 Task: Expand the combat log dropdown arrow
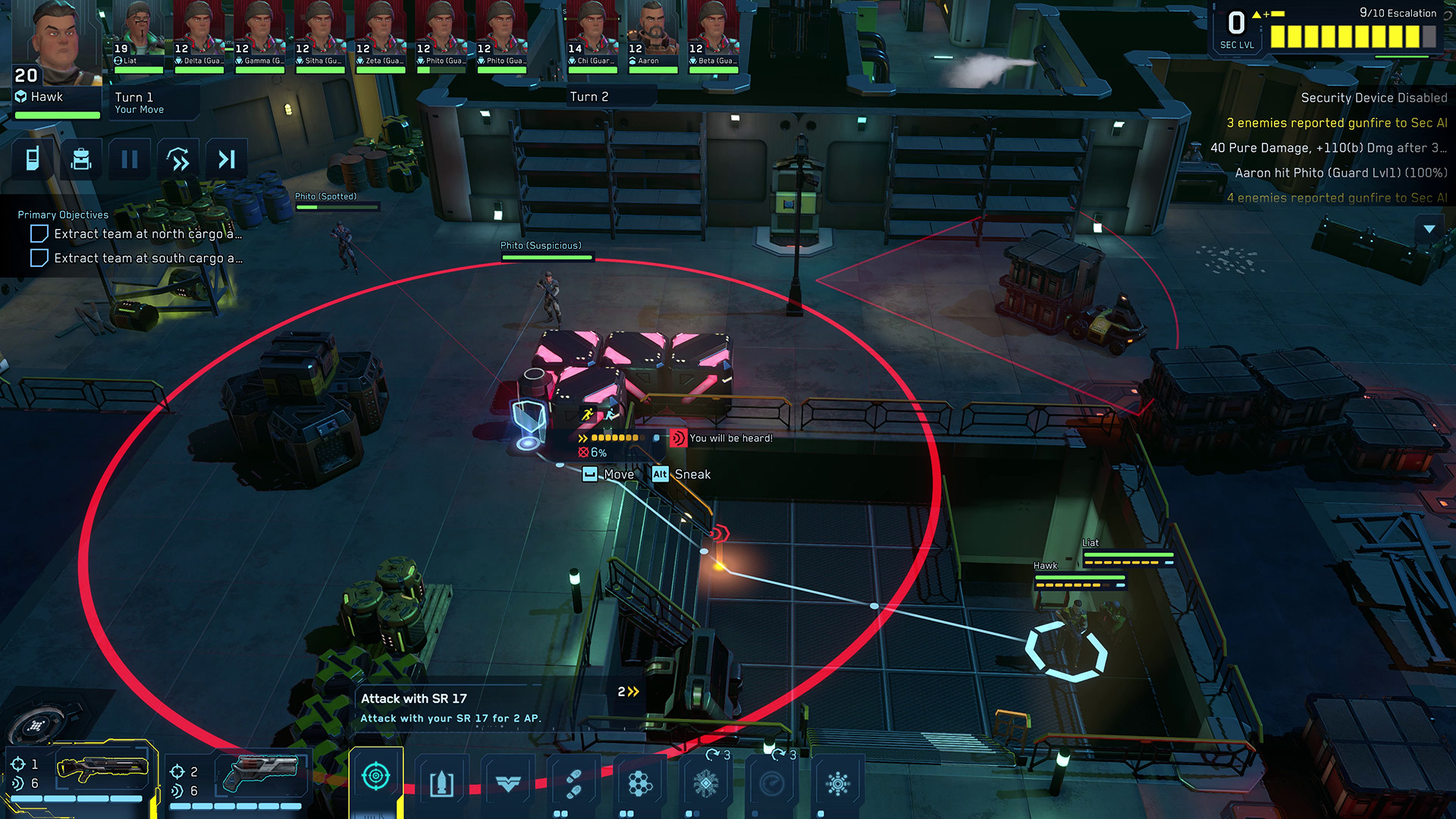point(1429,229)
